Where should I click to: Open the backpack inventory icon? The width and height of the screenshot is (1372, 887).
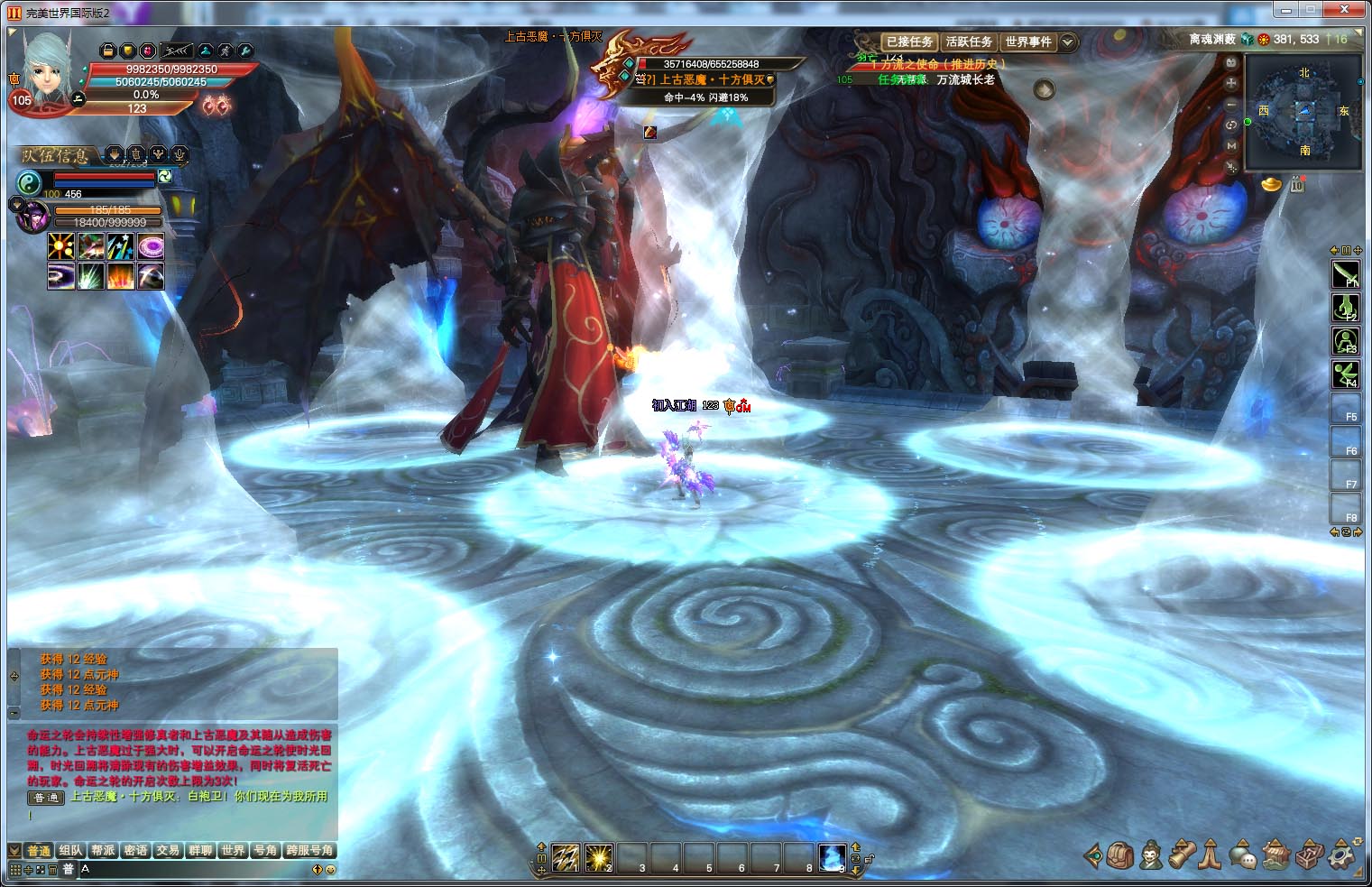click(x=1121, y=854)
